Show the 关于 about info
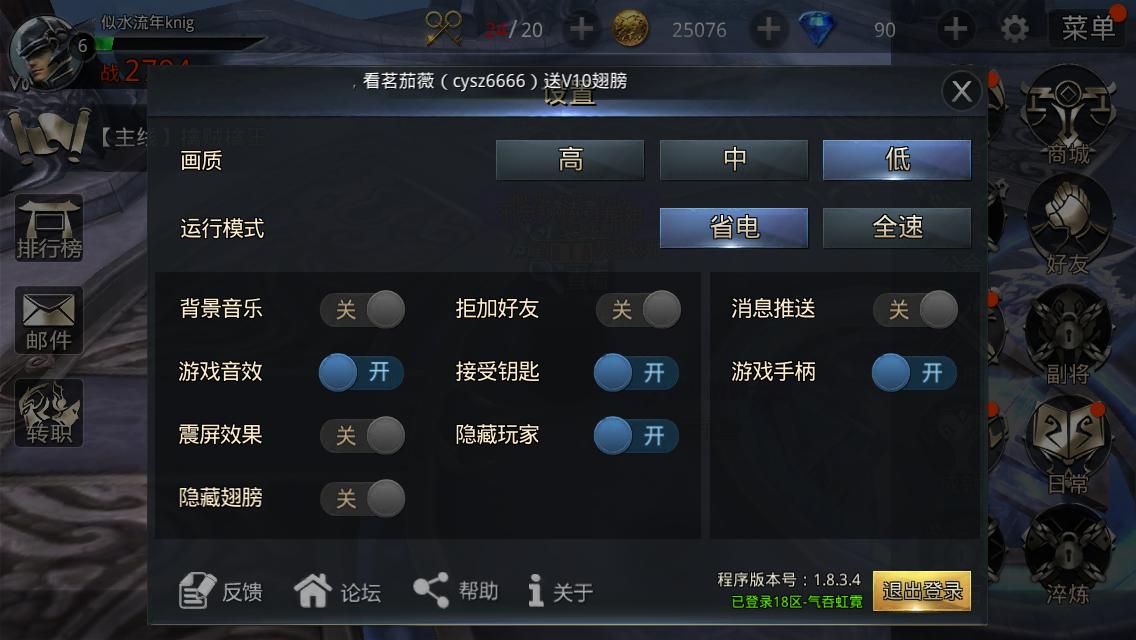1136x640 pixels. 561,592
